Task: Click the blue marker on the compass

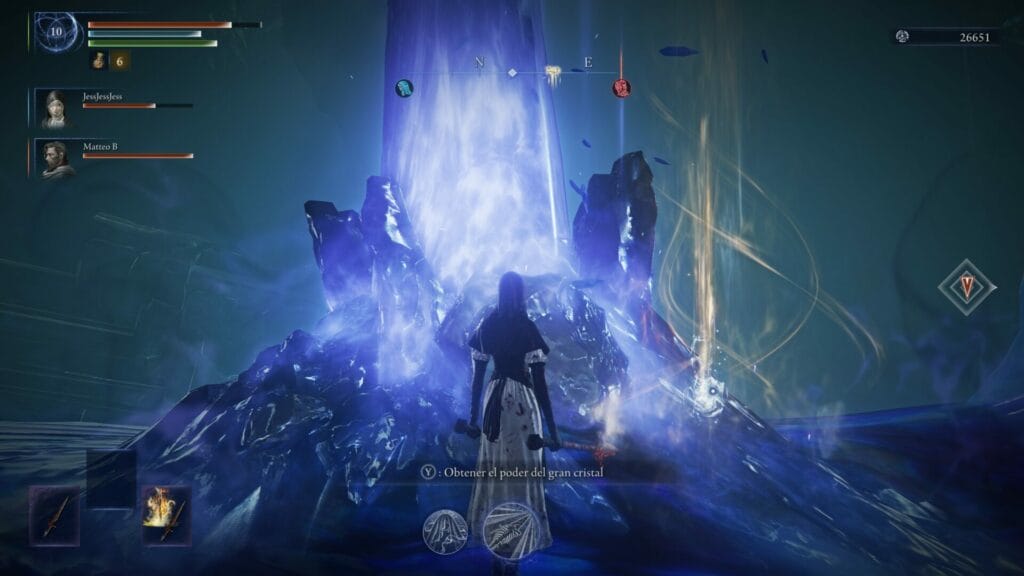Action: pyautogui.click(x=404, y=88)
